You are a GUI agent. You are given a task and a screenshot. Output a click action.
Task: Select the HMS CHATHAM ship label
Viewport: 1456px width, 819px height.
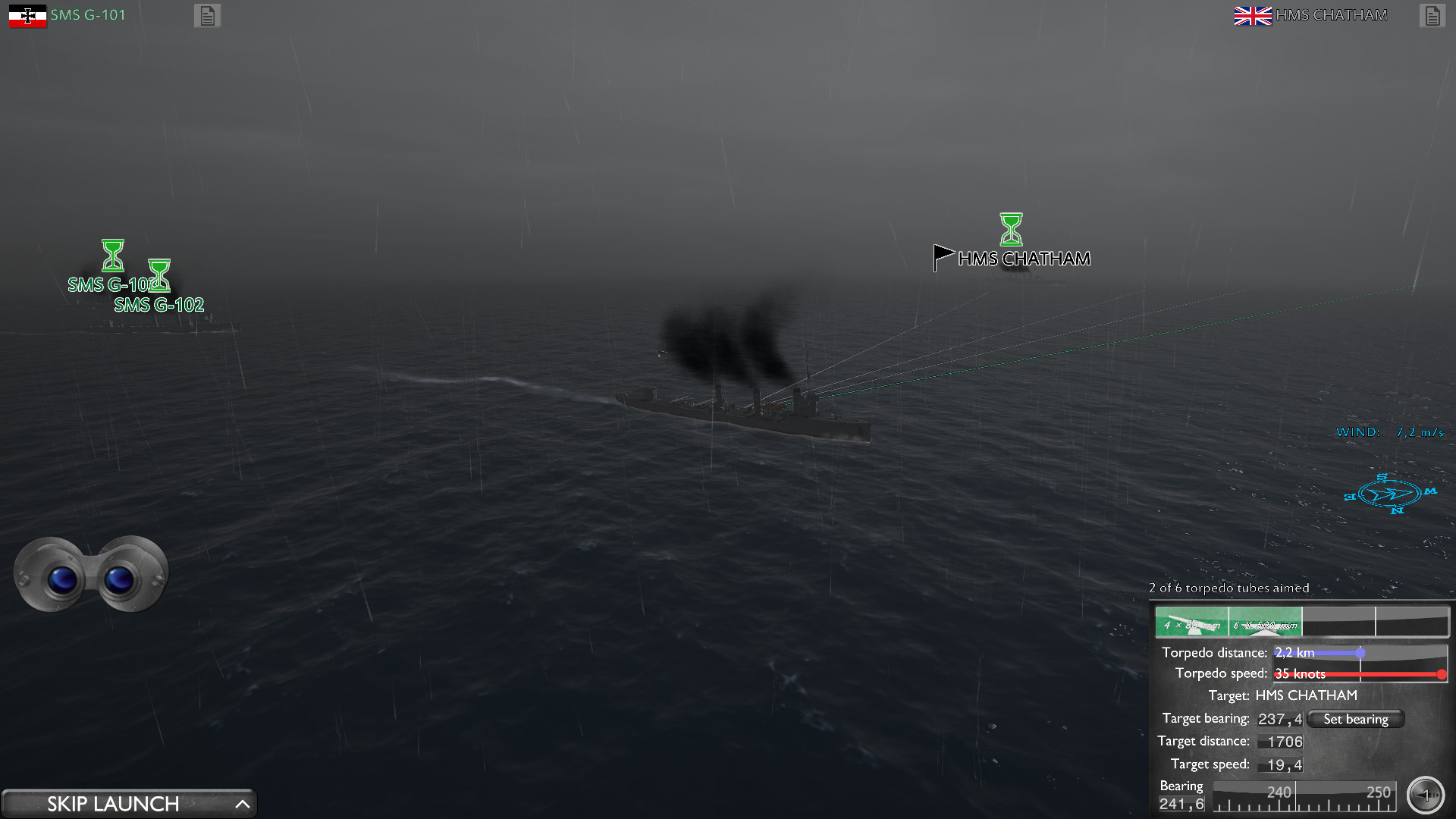click(1025, 259)
